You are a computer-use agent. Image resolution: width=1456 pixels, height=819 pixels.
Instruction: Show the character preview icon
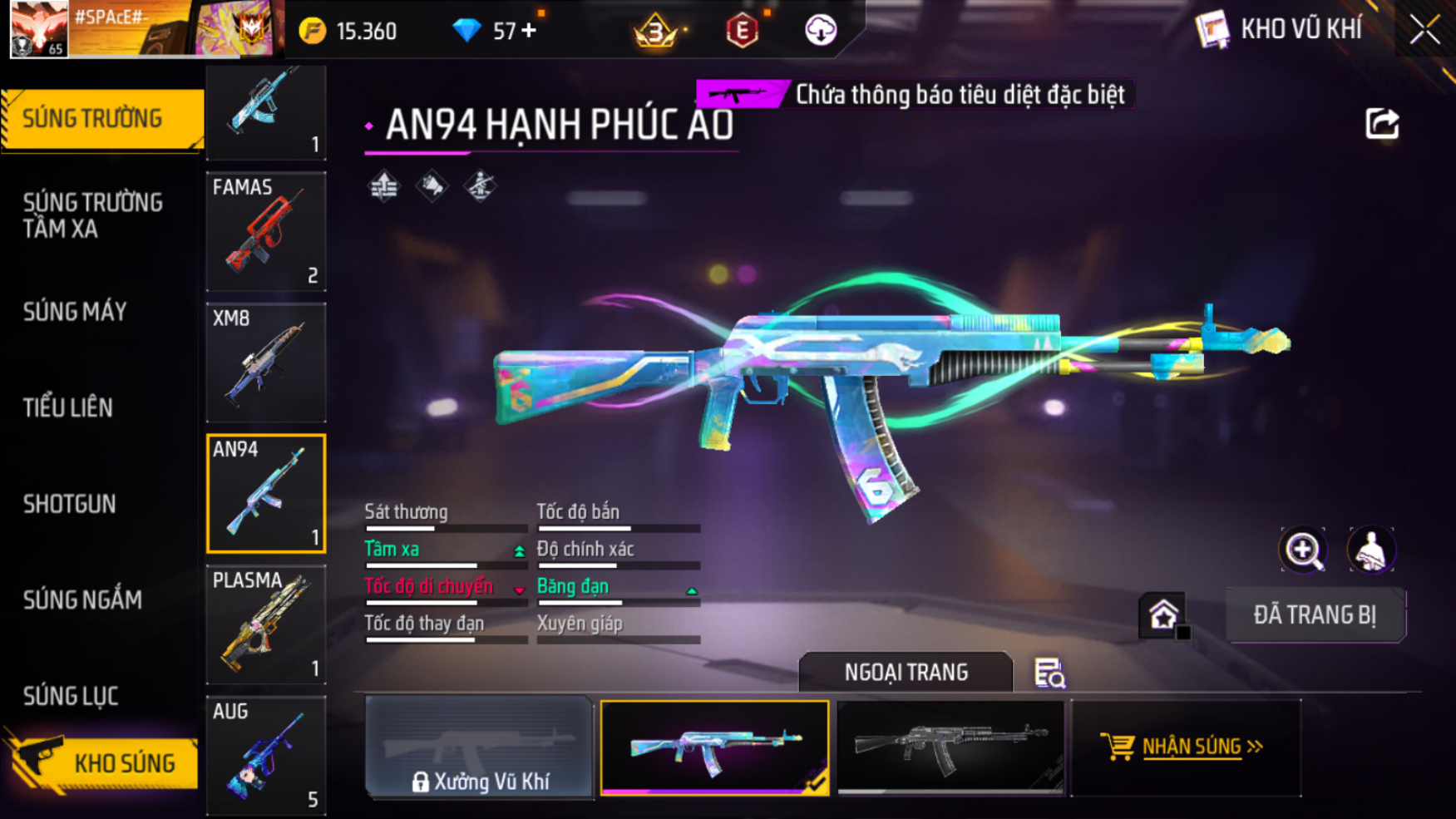click(x=1371, y=550)
